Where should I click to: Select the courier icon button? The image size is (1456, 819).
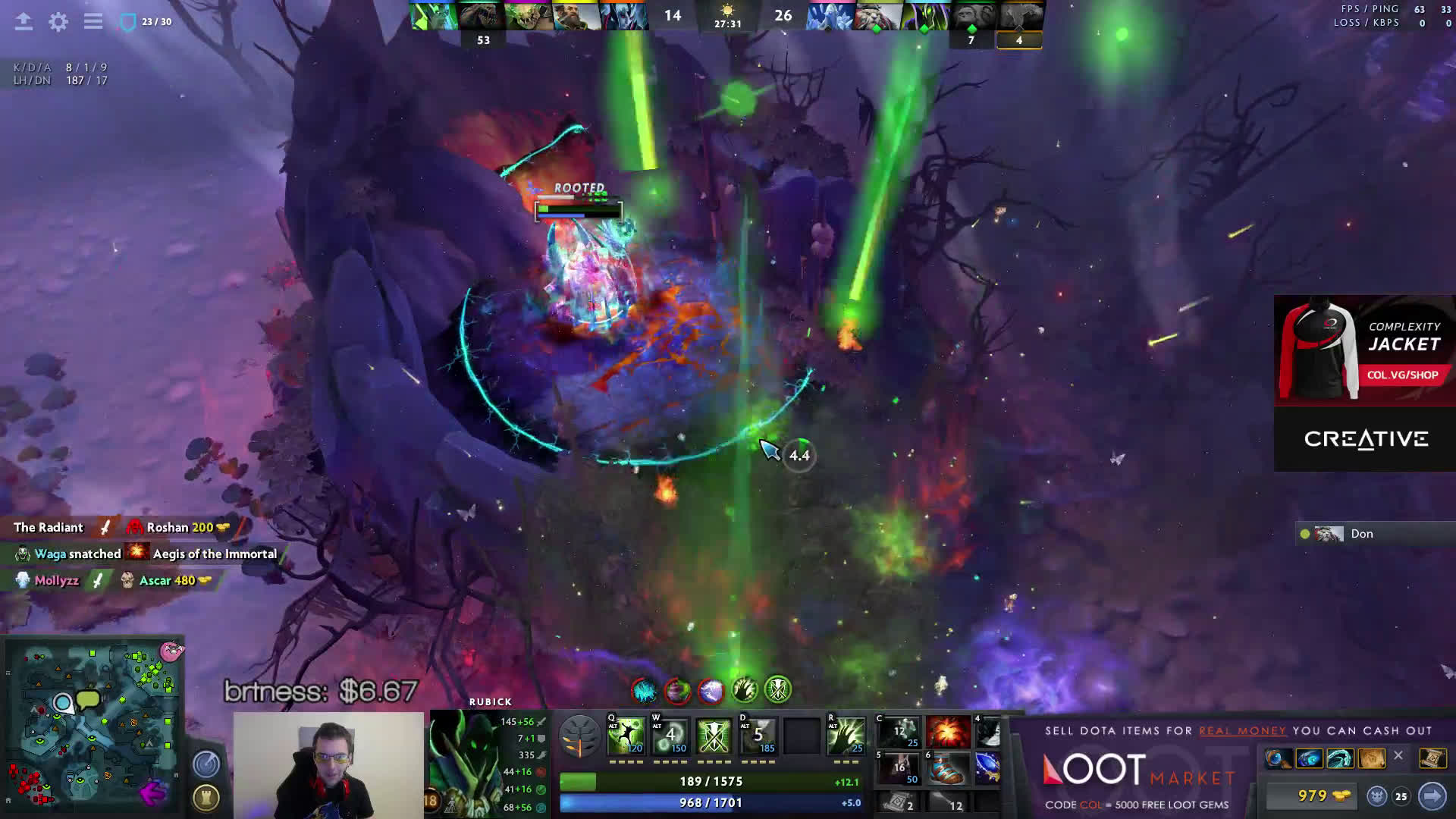click(1377, 795)
